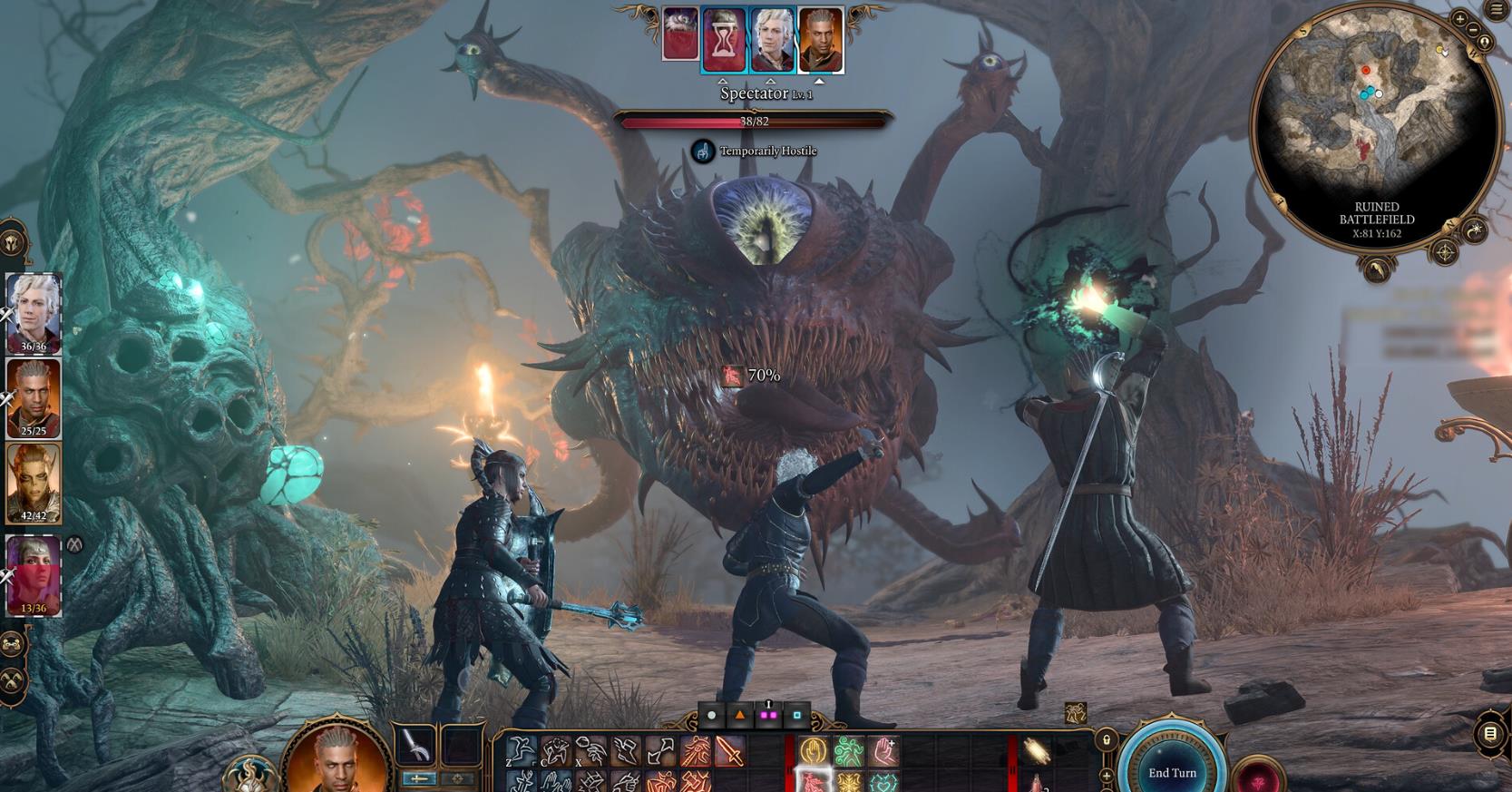Select the rapier main-hand weapon slot
Viewport: 1512px width, 792px height.
tap(415, 747)
